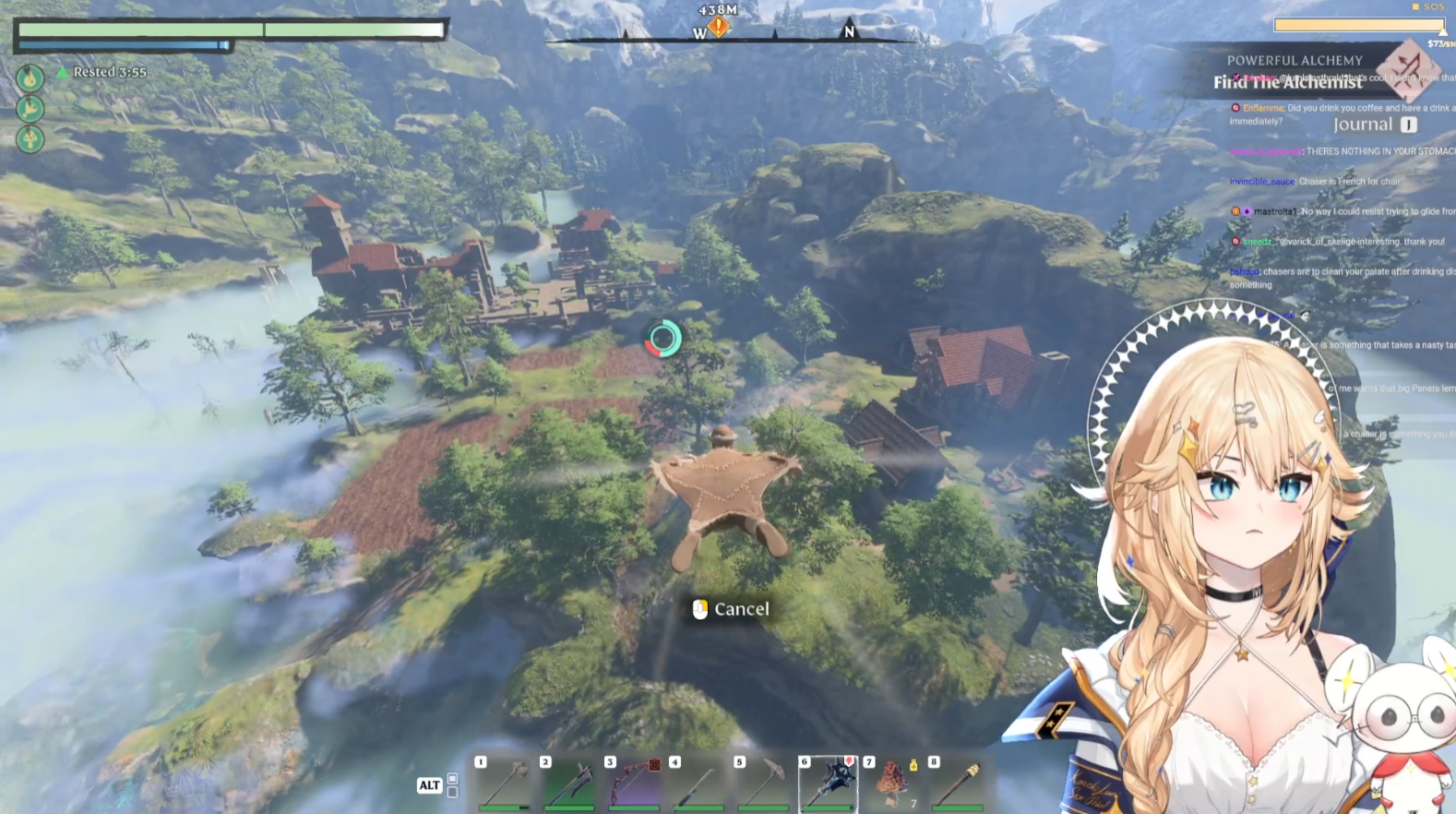The width and height of the screenshot is (1456, 814).
Task: Open the Journal
Action: (x=1363, y=125)
